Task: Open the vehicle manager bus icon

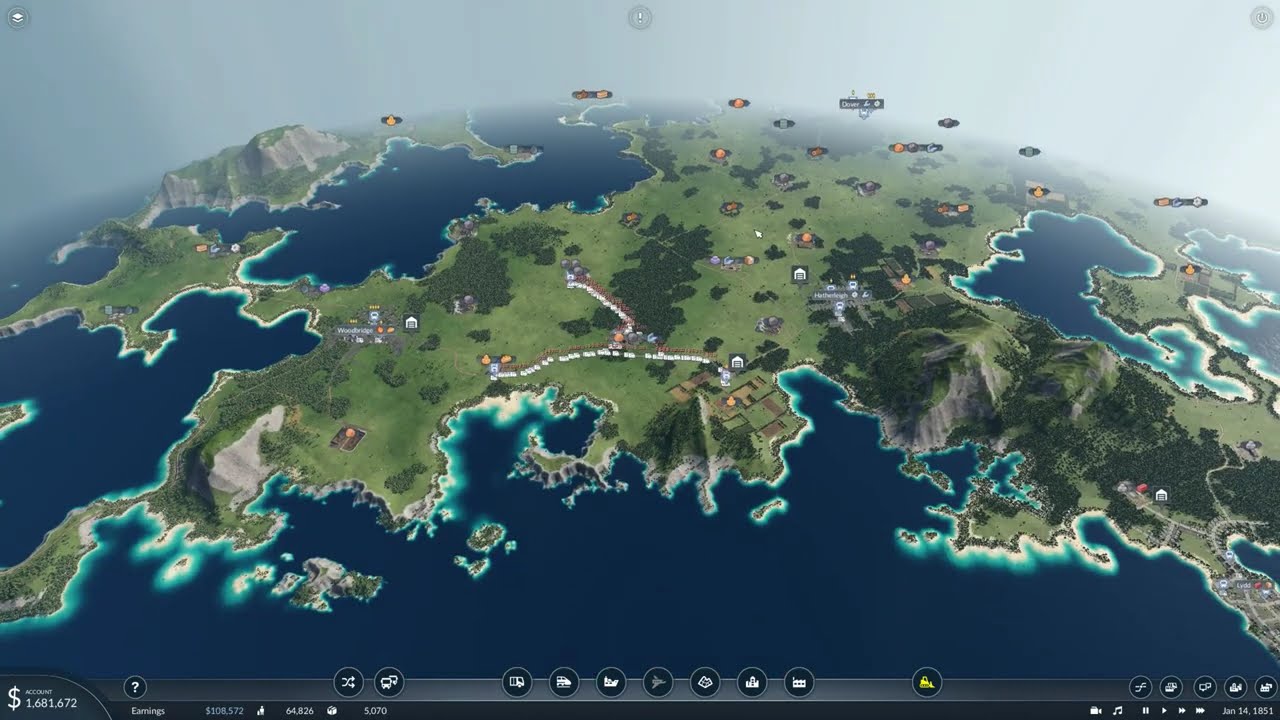Action: (389, 683)
